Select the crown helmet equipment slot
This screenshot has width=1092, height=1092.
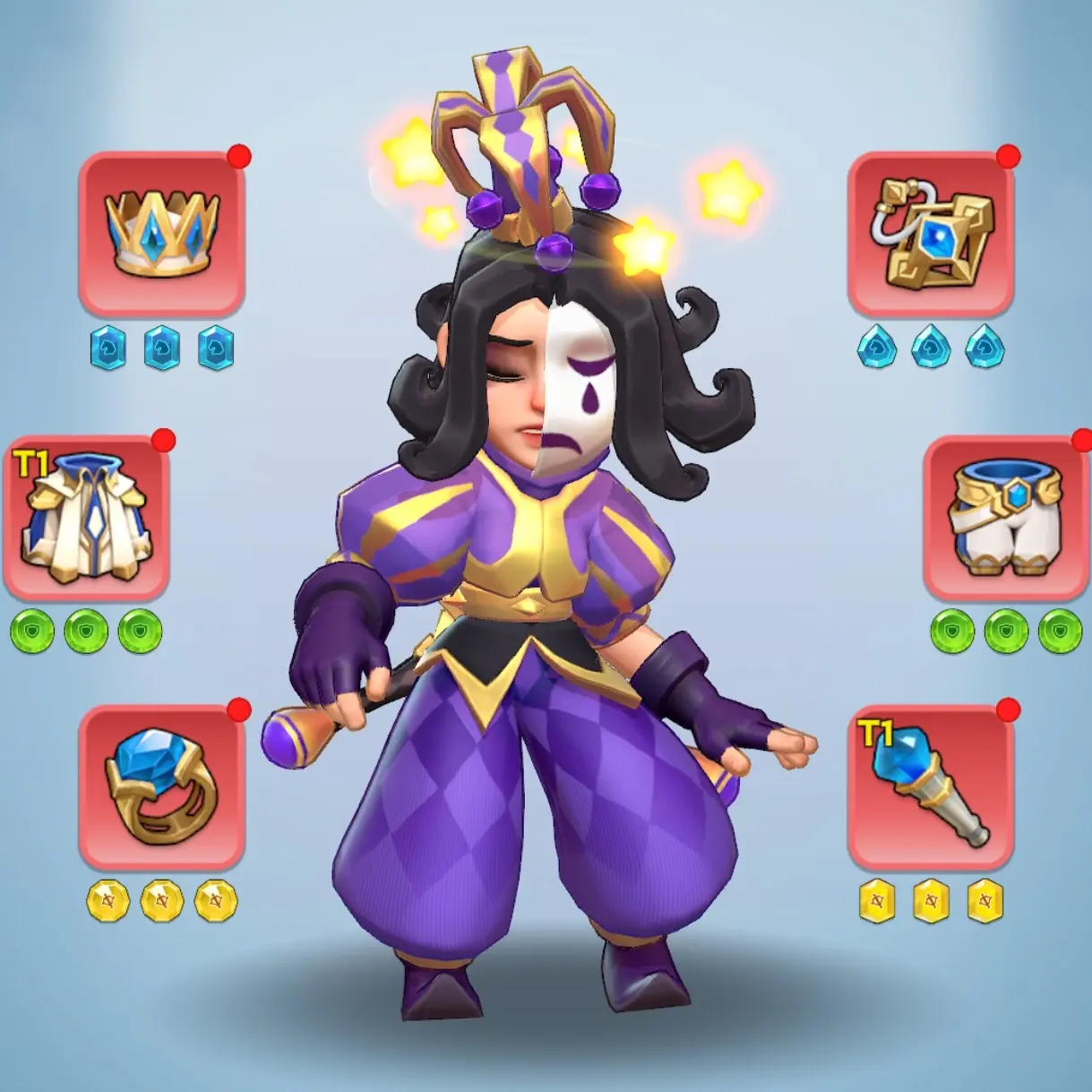pos(162,234)
